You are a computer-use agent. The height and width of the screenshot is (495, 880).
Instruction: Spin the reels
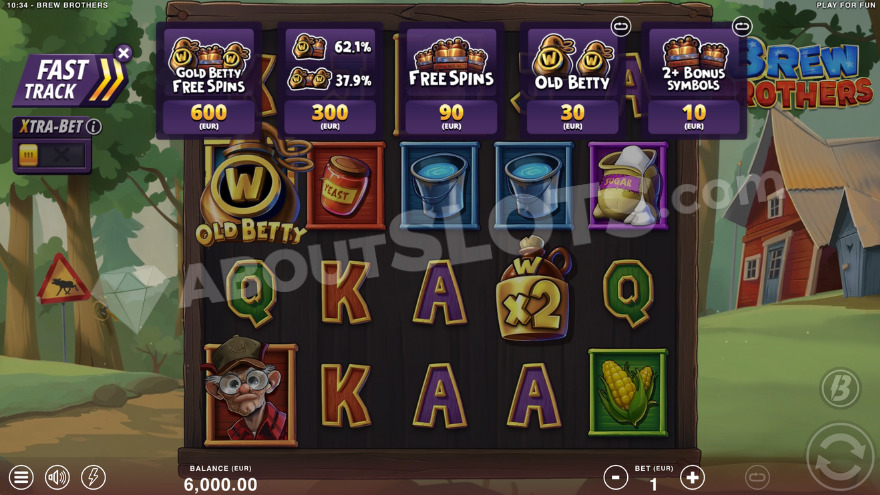click(838, 453)
